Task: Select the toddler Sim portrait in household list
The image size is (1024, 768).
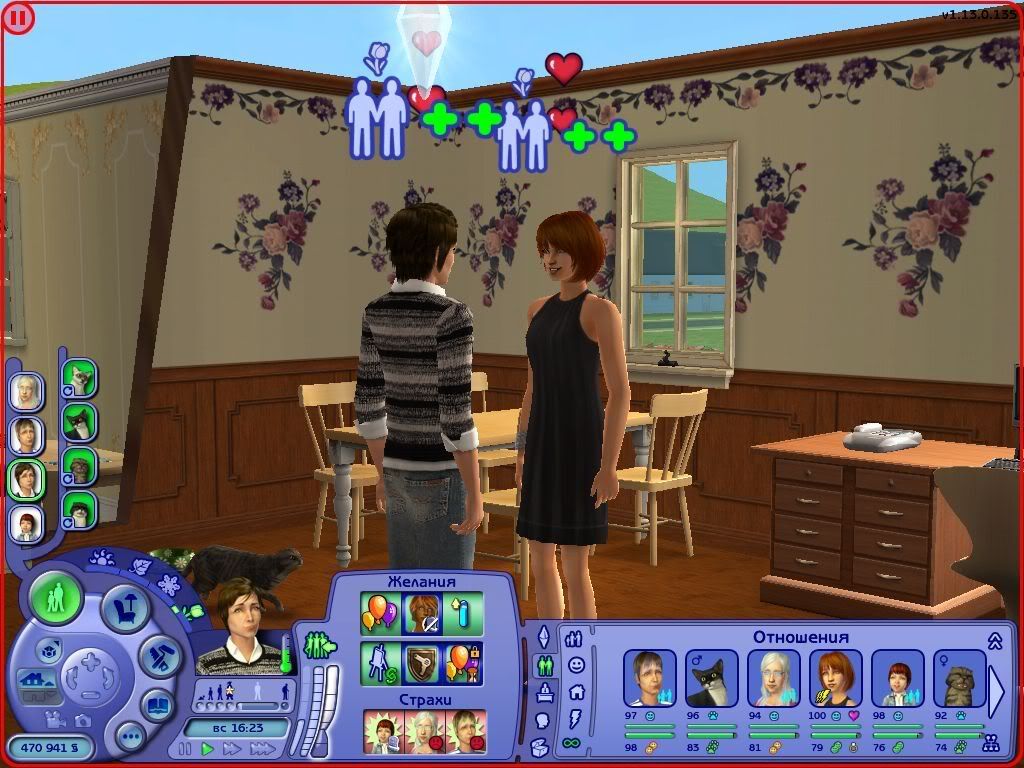Action: (26, 523)
